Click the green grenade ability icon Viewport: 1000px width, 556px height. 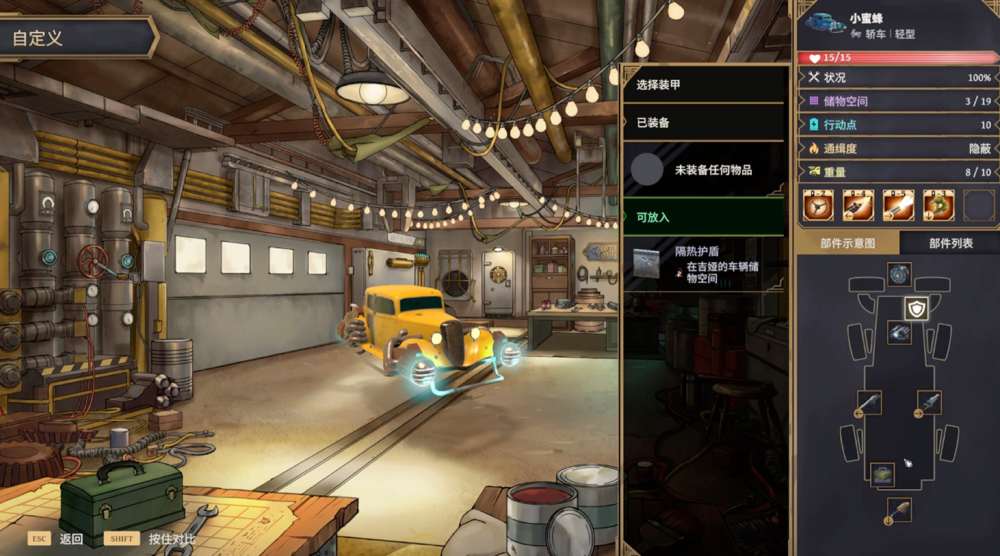tap(938, 206)
